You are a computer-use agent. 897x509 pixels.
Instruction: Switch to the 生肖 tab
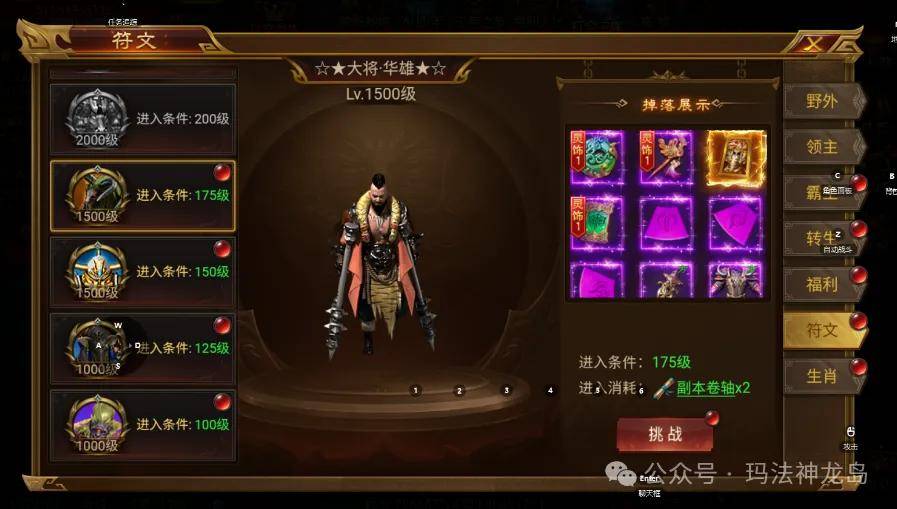(821, 376)
